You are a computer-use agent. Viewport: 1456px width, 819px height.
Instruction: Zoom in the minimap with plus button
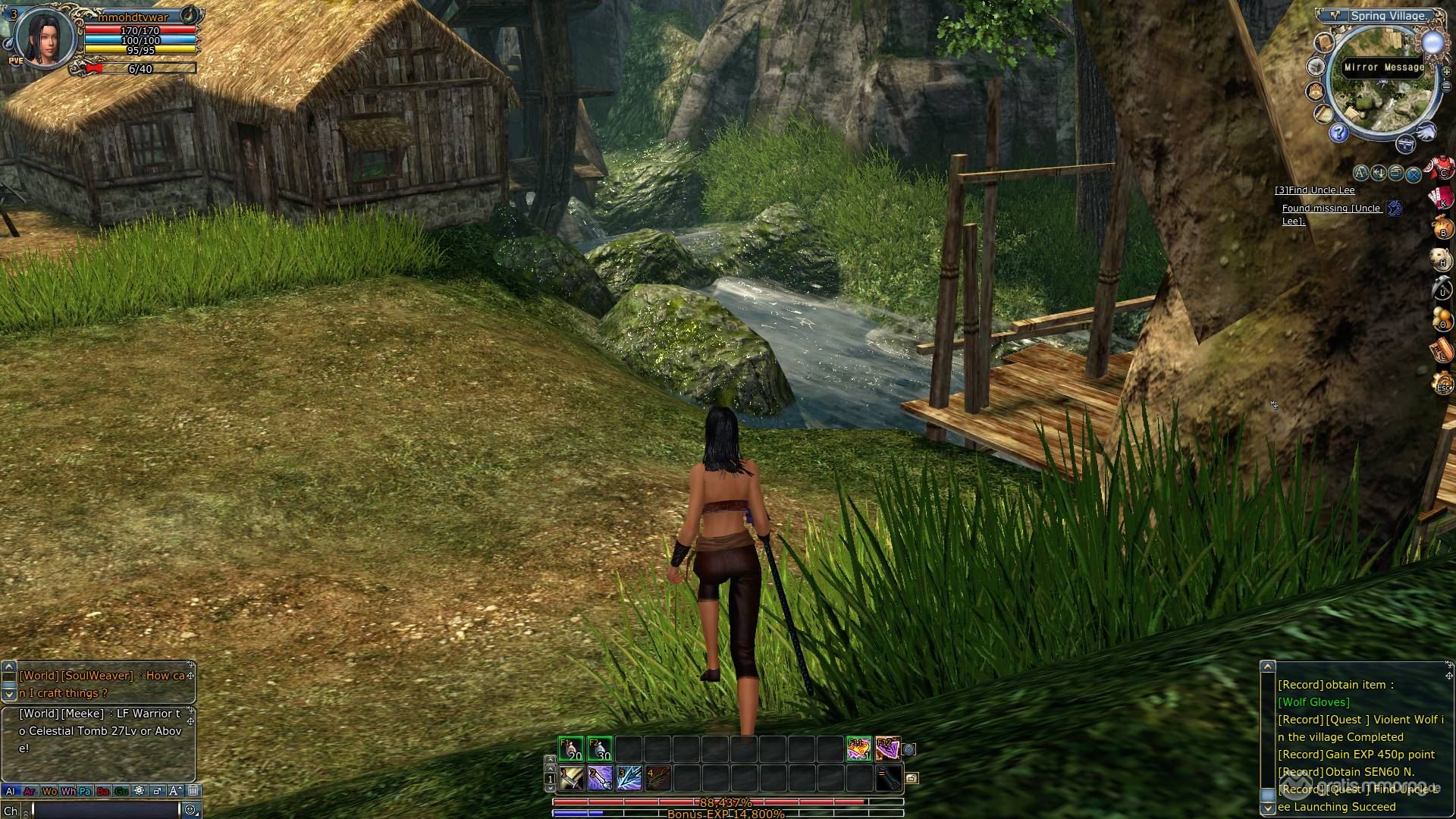point(1446,71)
